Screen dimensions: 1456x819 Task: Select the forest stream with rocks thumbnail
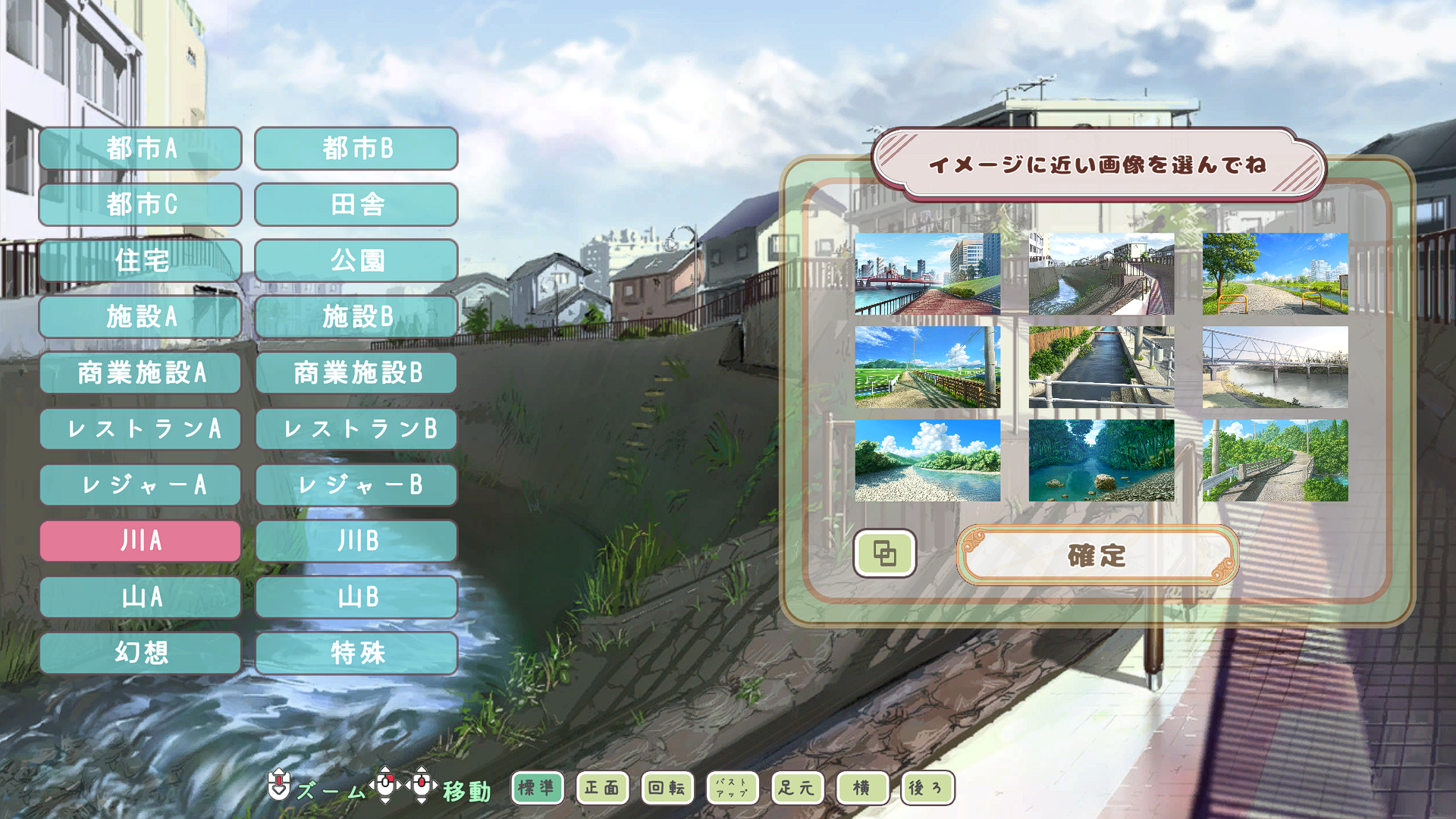click(x=1101, y=460)
